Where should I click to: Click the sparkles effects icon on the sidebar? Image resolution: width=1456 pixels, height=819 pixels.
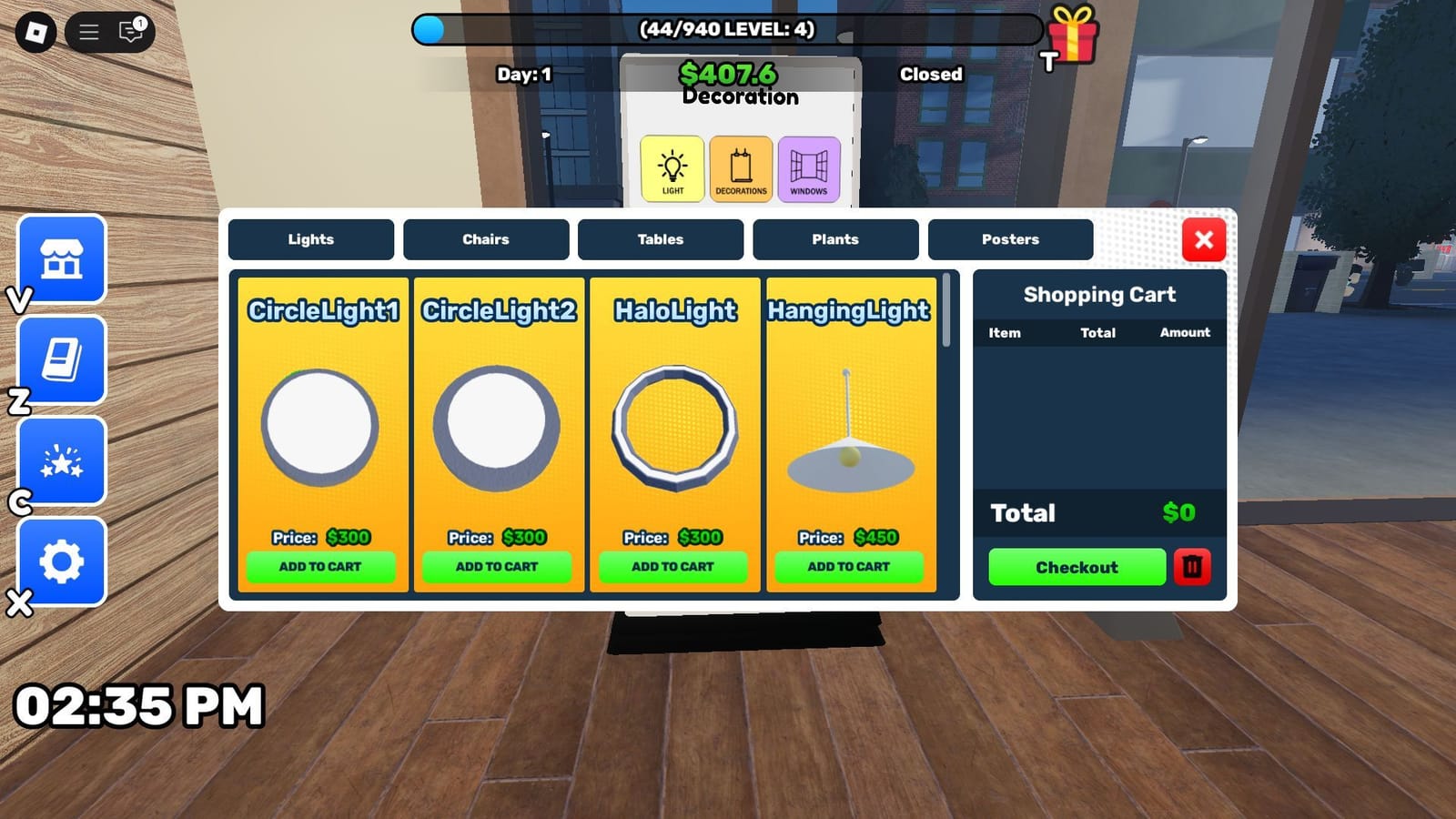61,460
